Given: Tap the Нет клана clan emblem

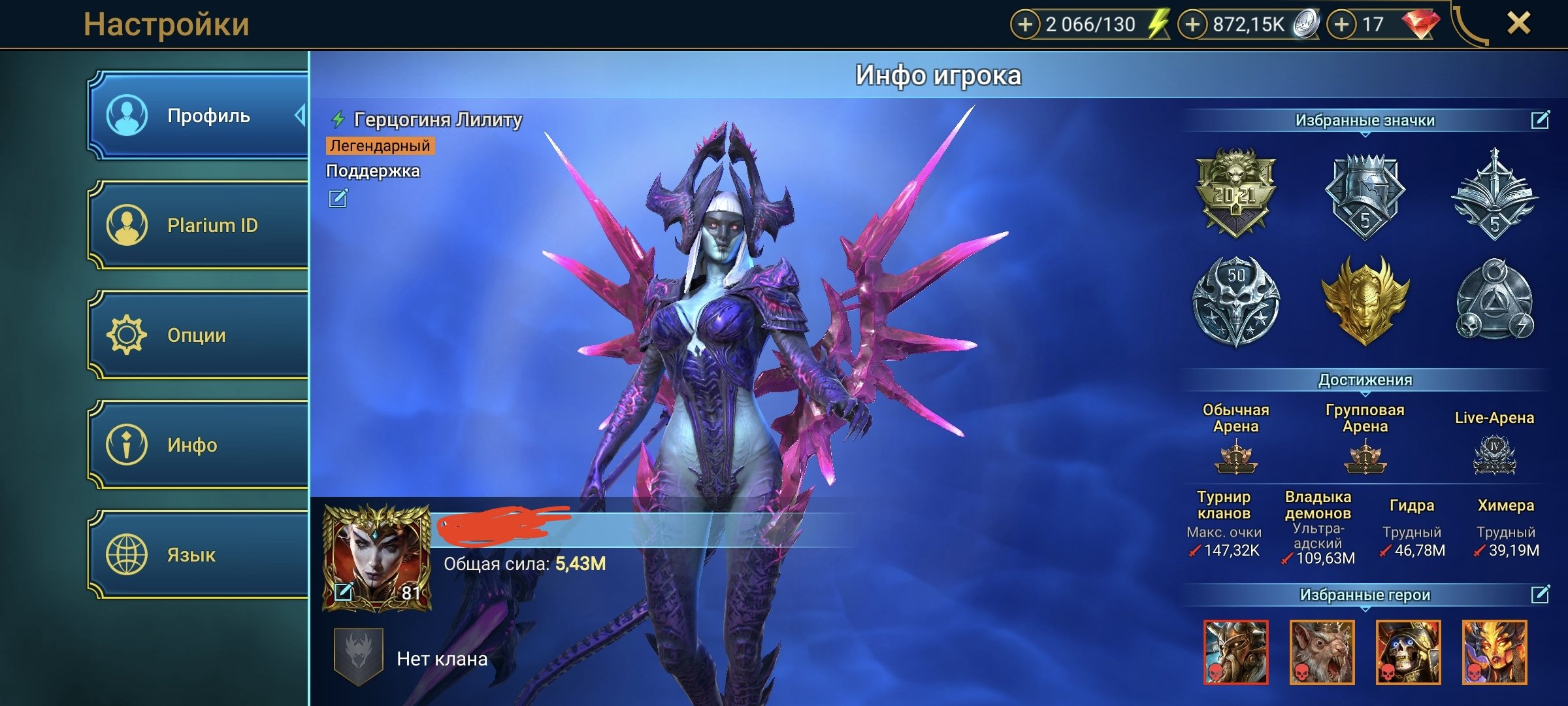Looking at the screenshot, I should tap(358, 657).
